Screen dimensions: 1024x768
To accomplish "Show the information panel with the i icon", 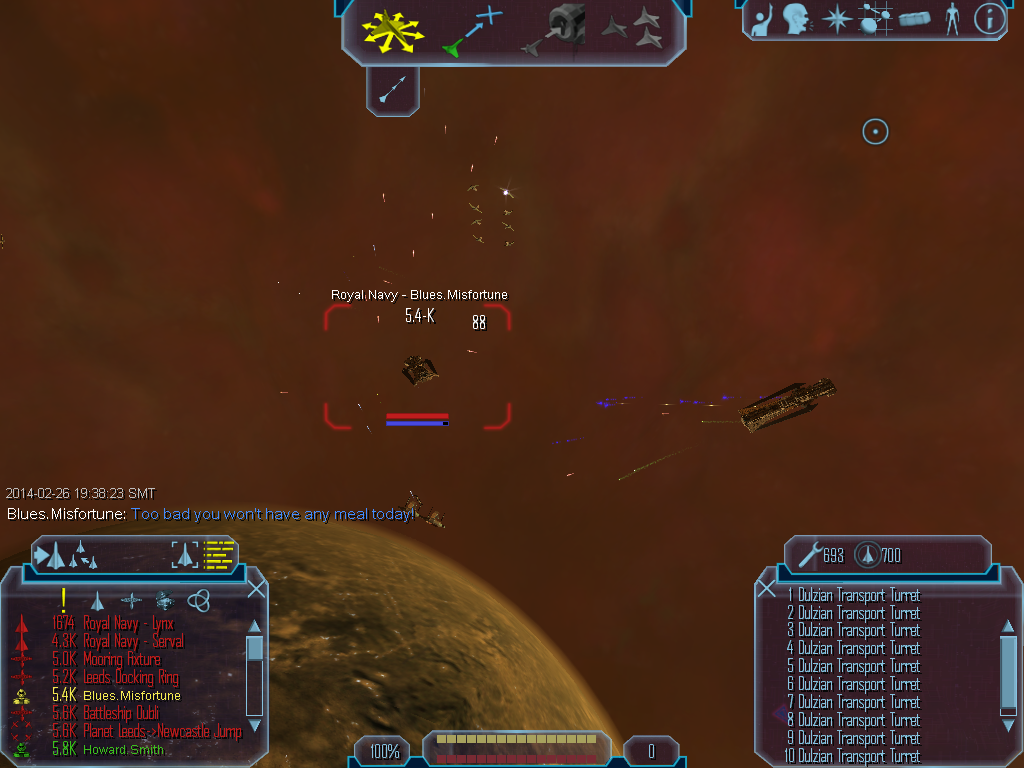I will point(989,18).
